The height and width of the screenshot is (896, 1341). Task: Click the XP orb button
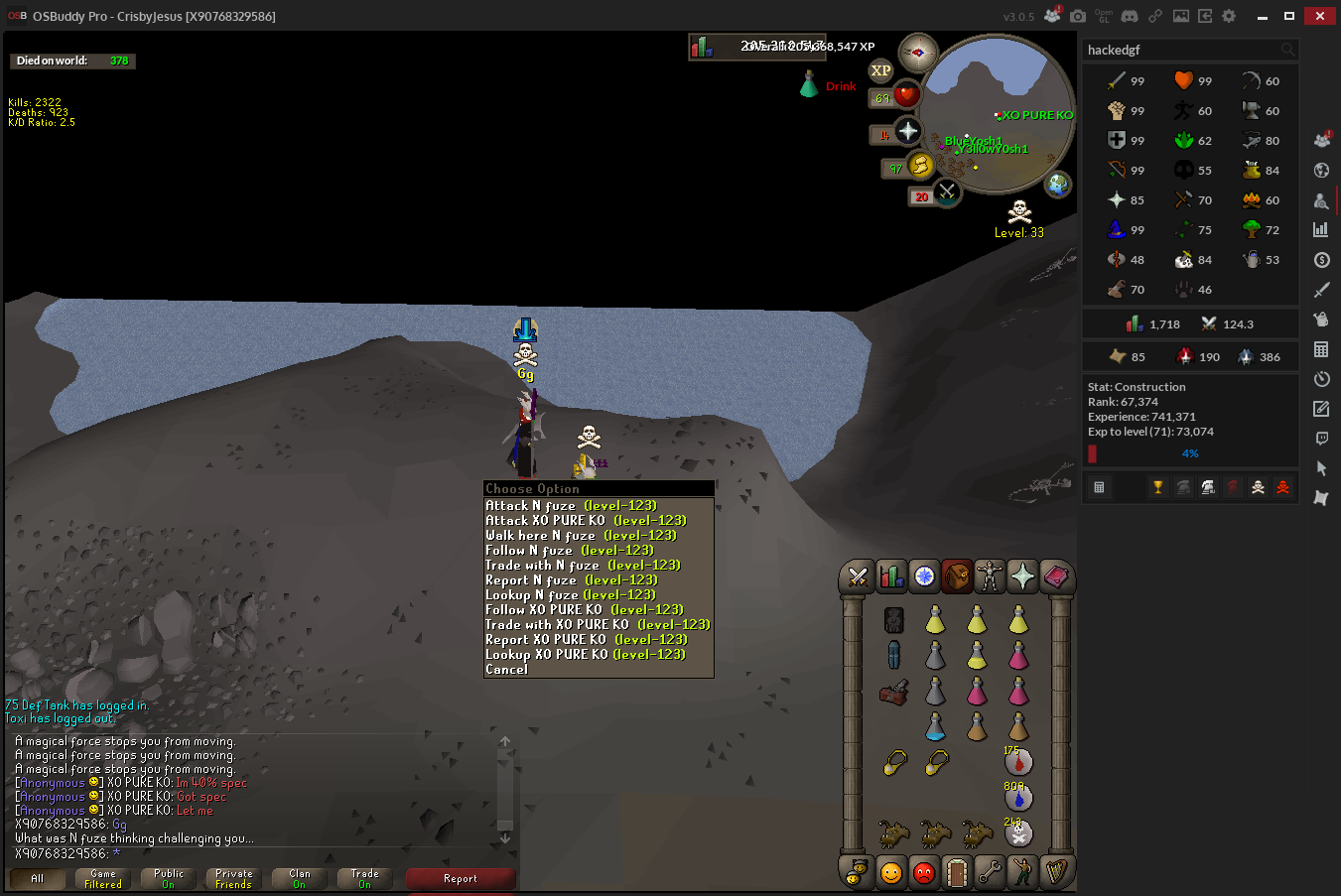[x=880, y=70]
